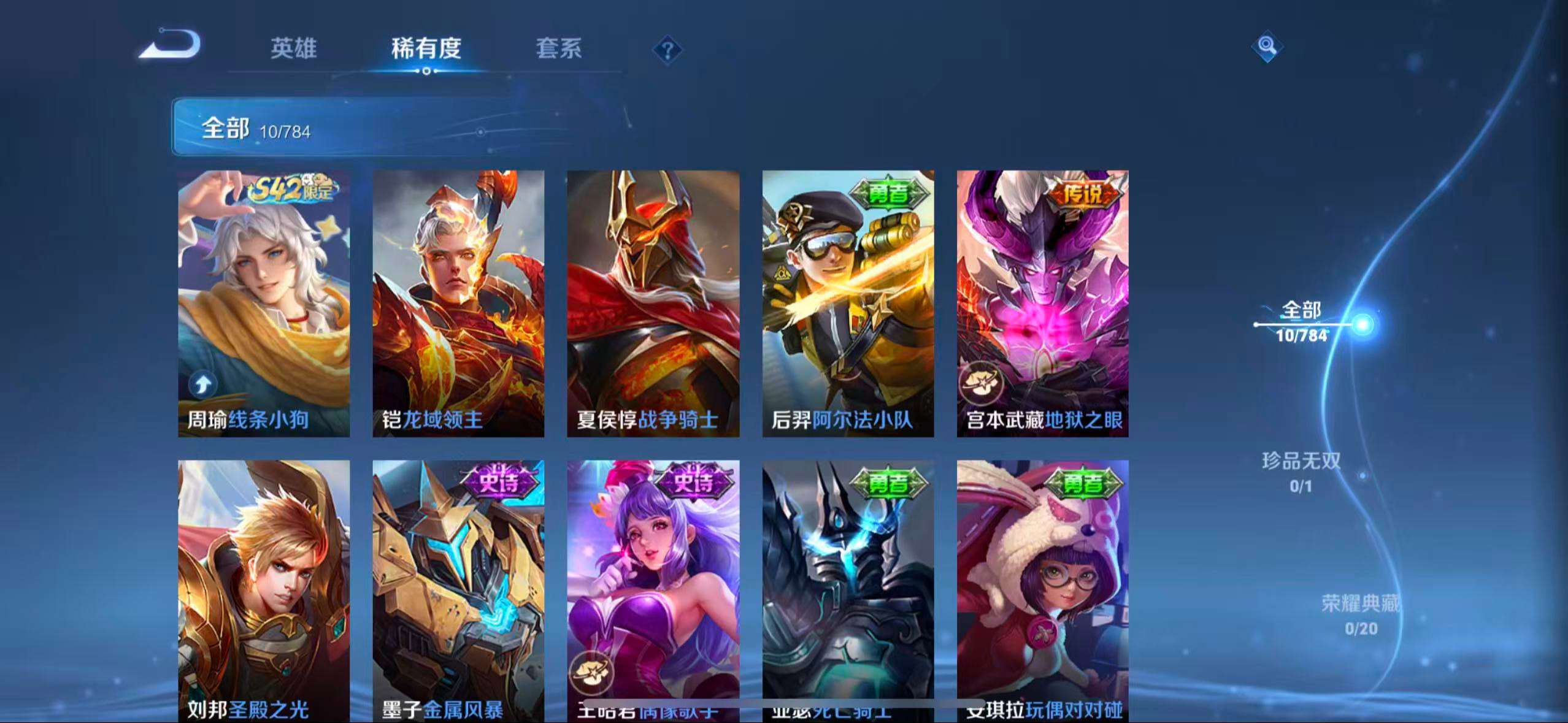Switch to the 套系 tab
This screenshot has height=723, width=1568.
pyautogui.click(x=559, y=49)
